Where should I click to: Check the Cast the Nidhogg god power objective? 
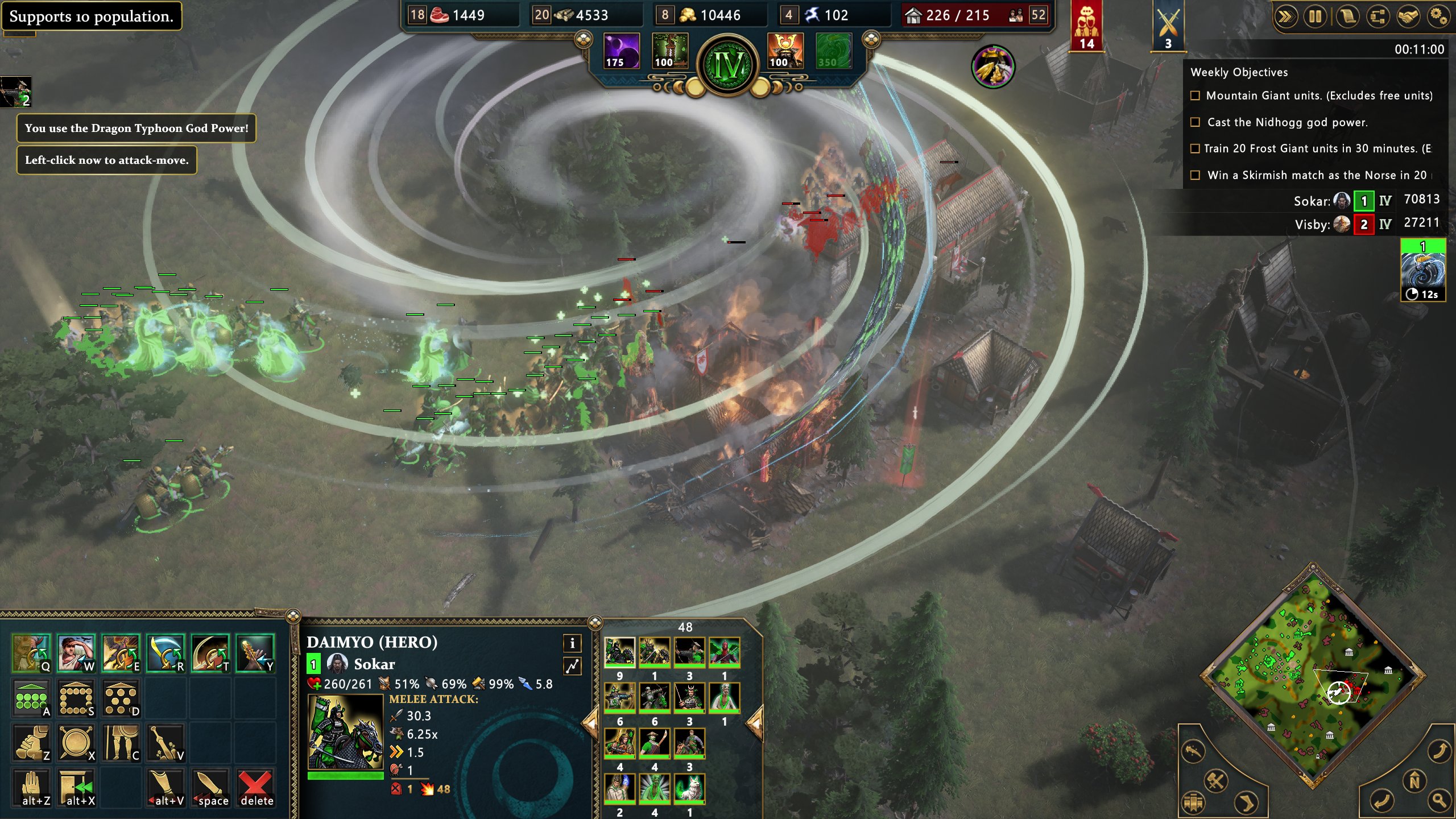pos(1195,122)
